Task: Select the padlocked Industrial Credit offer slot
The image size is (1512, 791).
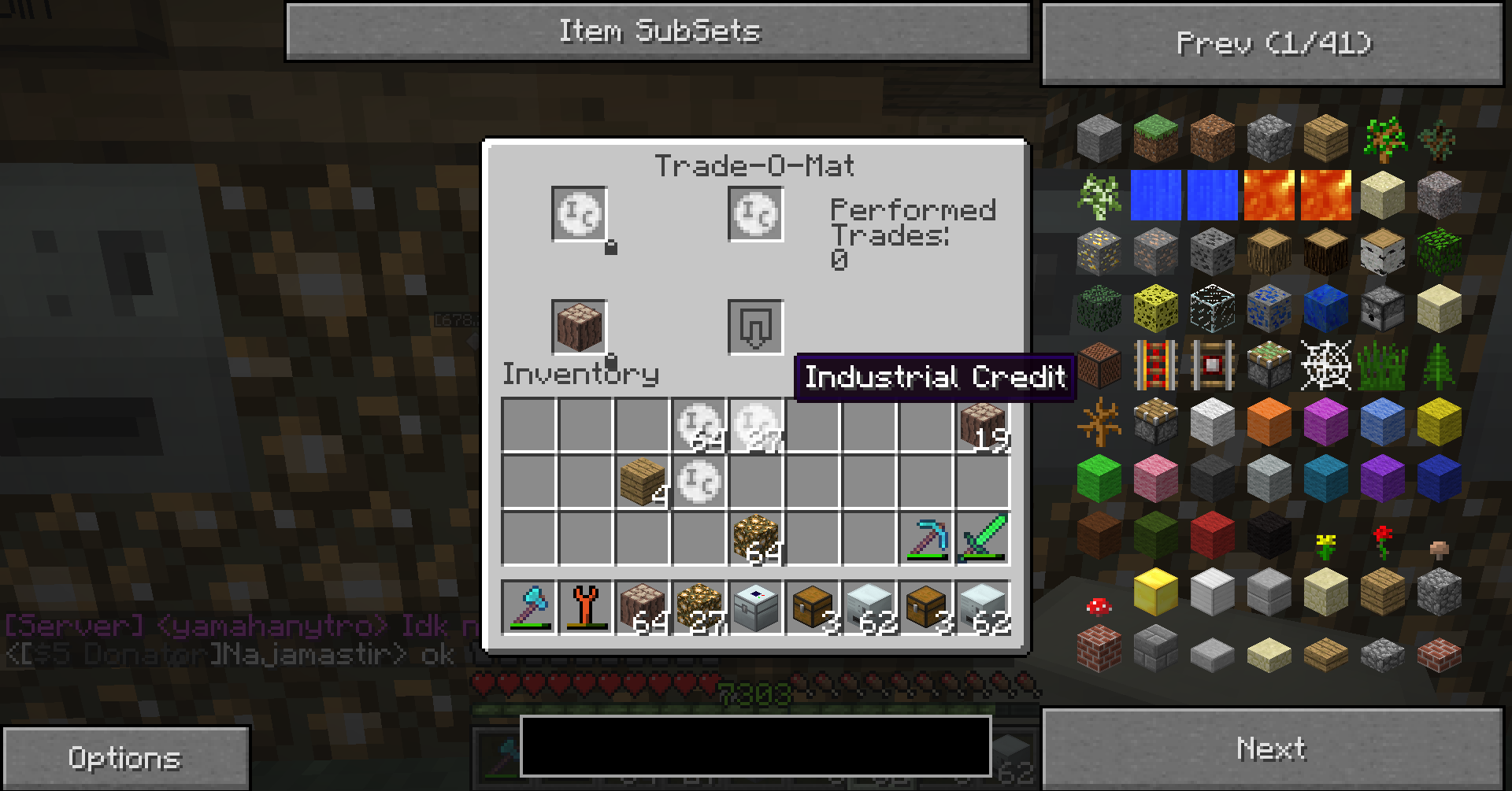Action: click(x=580, y=214)
